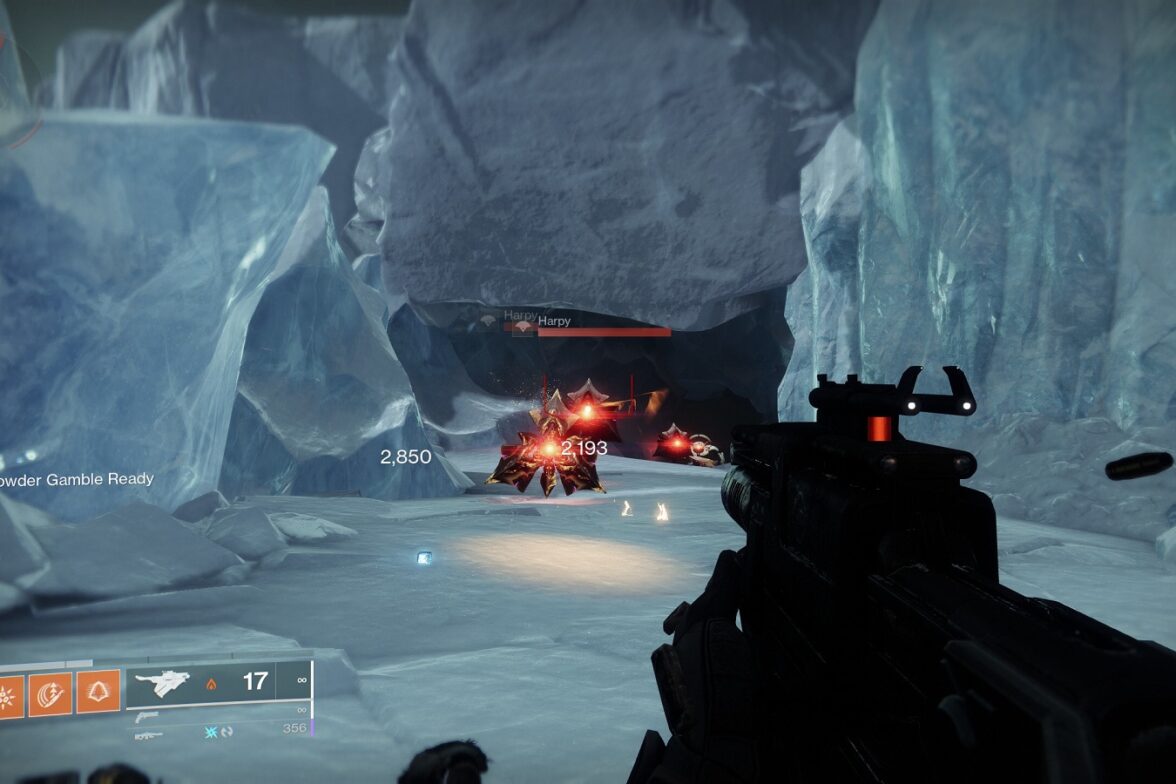Activate the knife melee ability icon
Image resolution: width=1176 pixels, height=784 pixels.
click(x=51, y=692)
